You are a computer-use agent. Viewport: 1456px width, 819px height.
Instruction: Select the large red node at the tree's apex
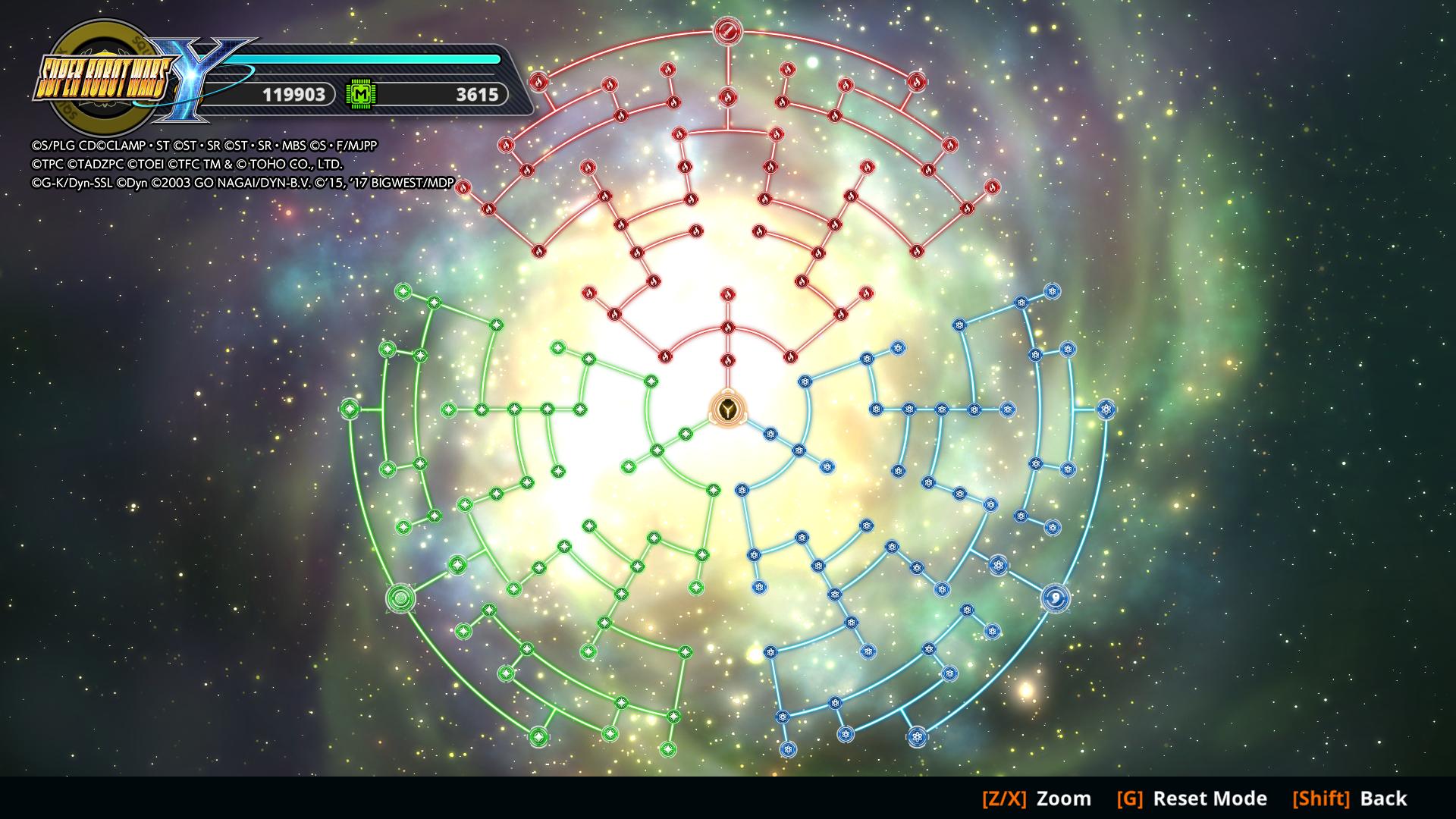[x=726, y=32]
